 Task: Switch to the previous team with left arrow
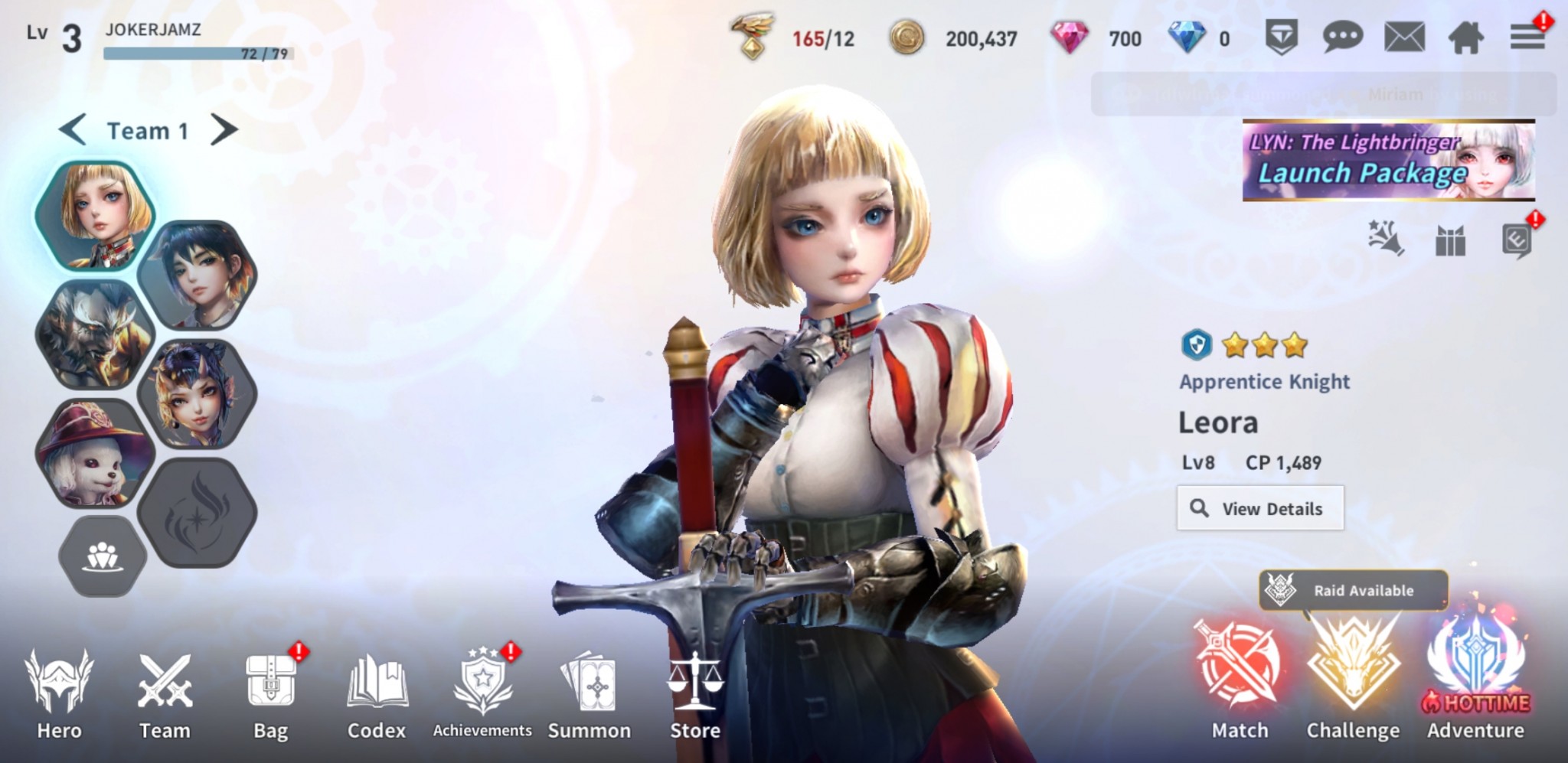point(73,130)
